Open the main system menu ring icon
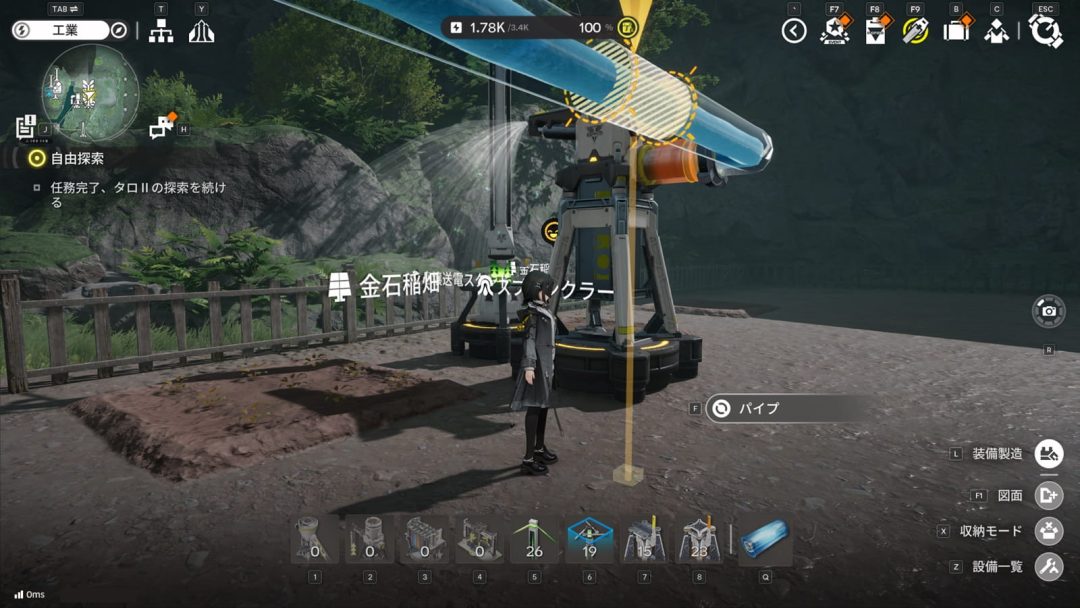Image resolution: width=1080 pixels, height=608 pixels. click(x=1045, y=31)
